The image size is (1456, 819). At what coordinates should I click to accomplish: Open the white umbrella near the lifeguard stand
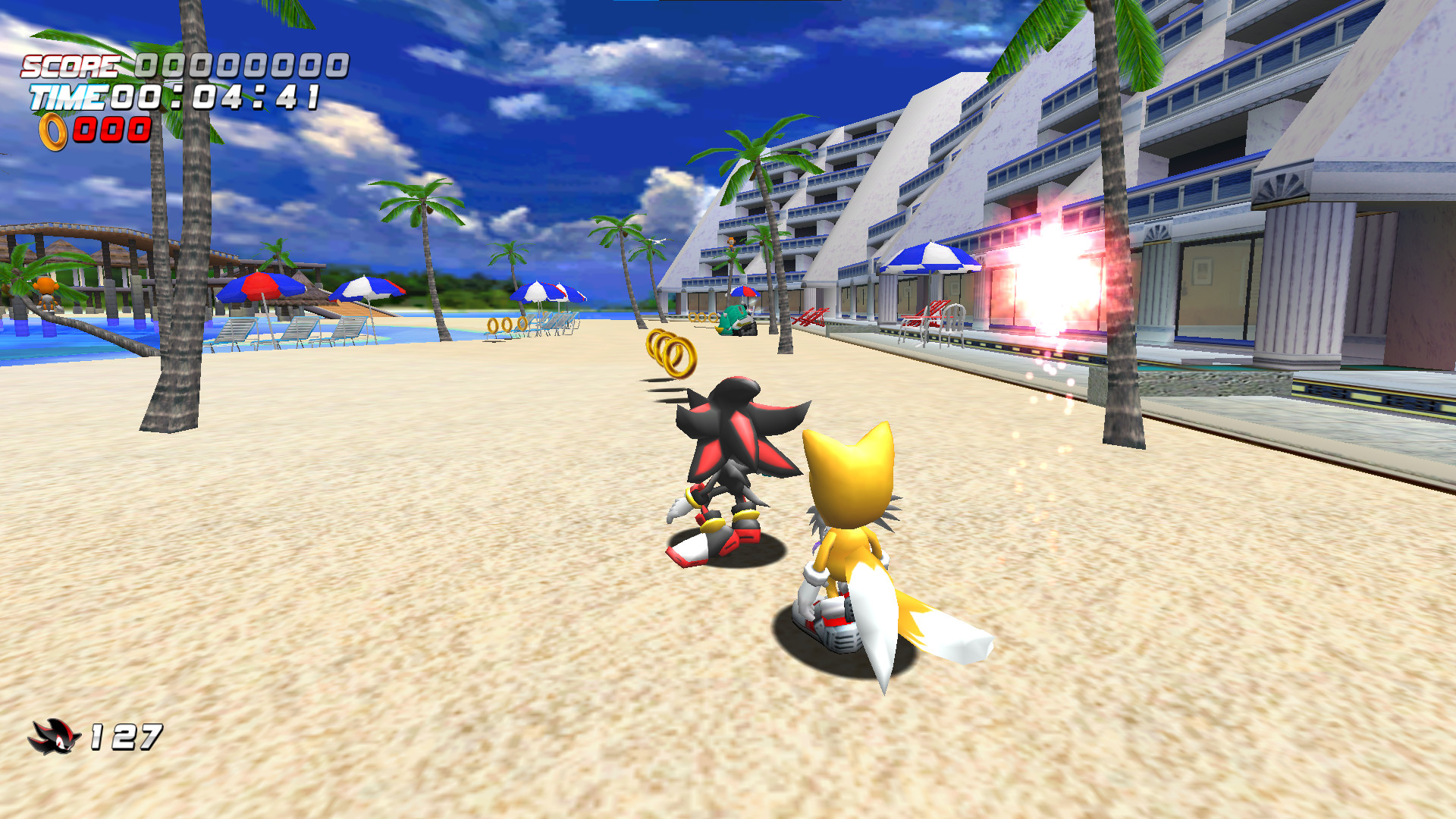click(x=369, y=292)
